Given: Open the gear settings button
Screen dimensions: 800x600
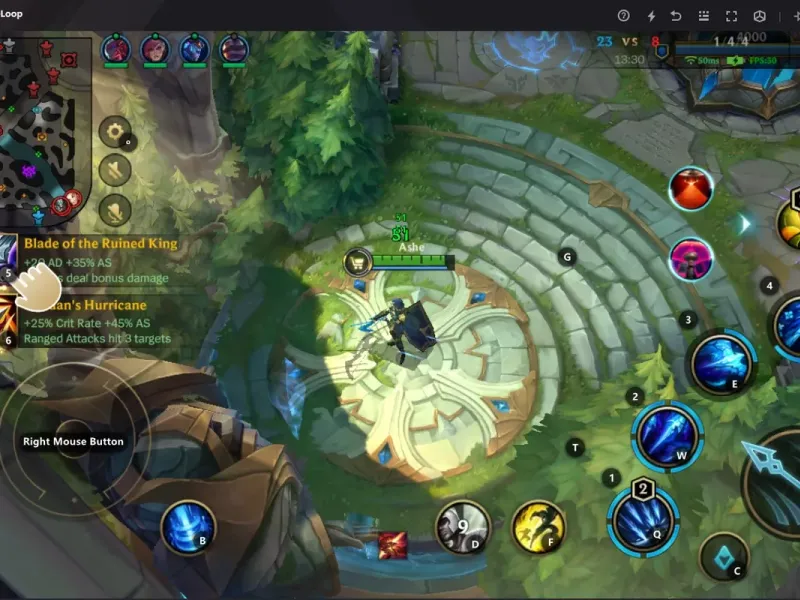Looking at the screenshot, I should tap(115, 132).
